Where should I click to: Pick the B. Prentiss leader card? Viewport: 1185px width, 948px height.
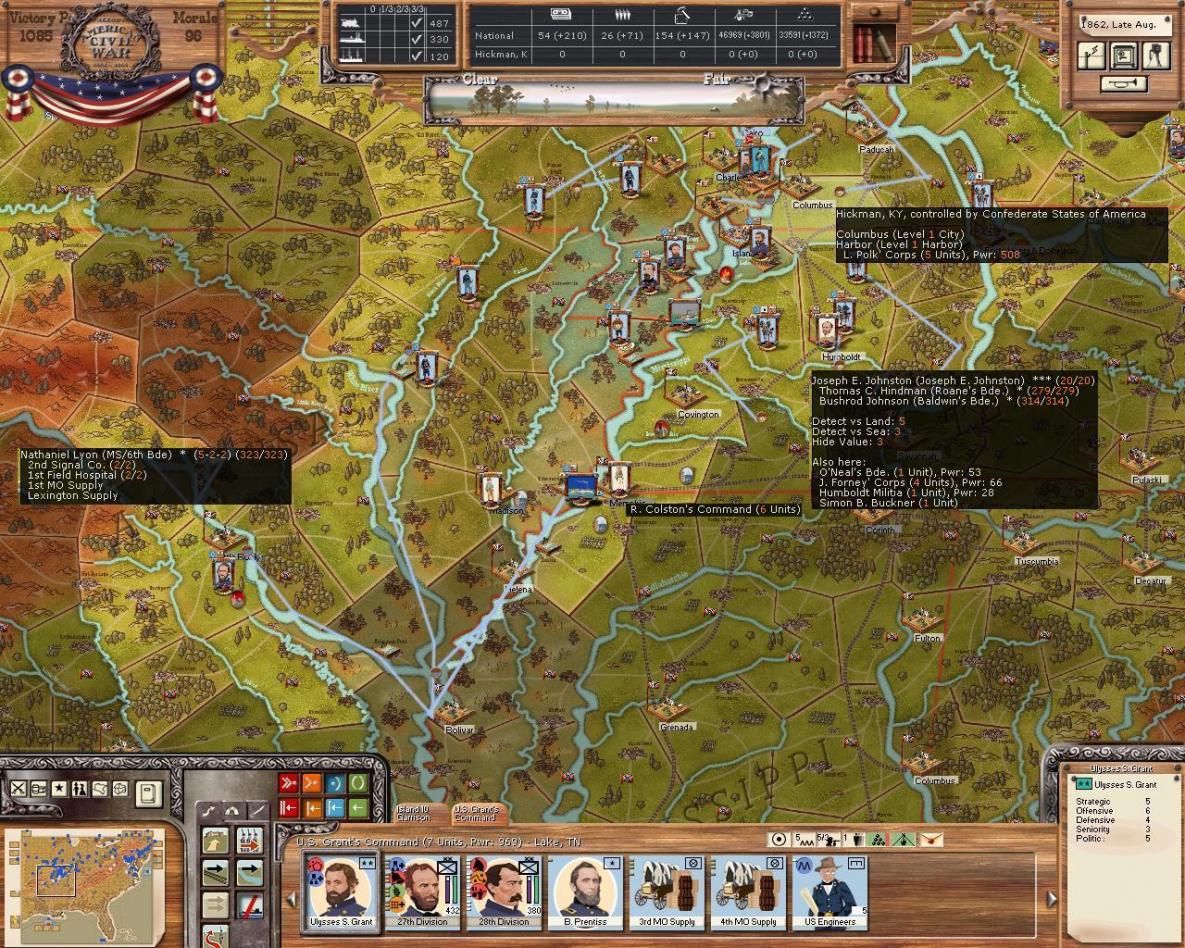tap(586, 893)
